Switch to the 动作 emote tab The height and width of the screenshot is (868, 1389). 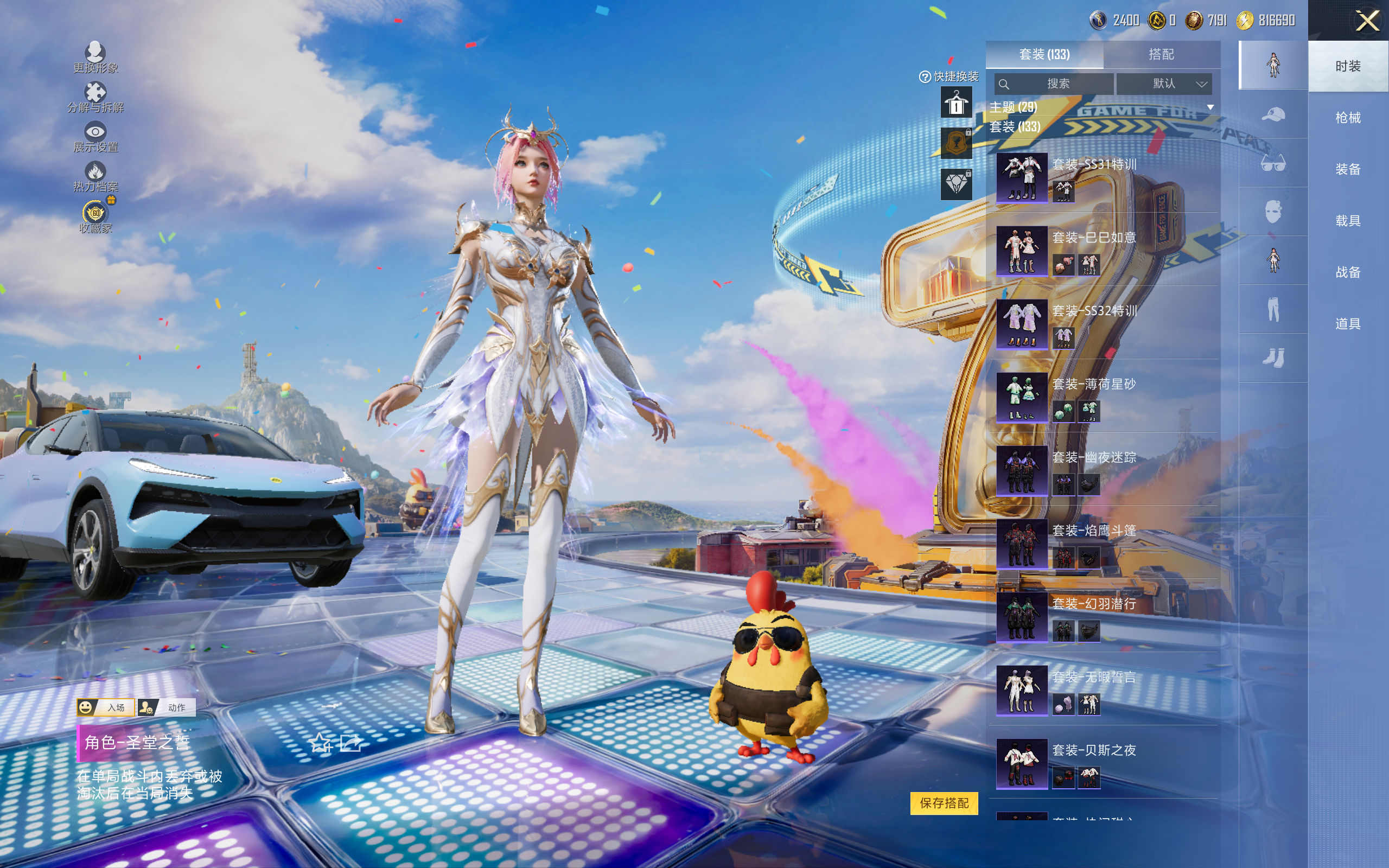coord(168,707)
